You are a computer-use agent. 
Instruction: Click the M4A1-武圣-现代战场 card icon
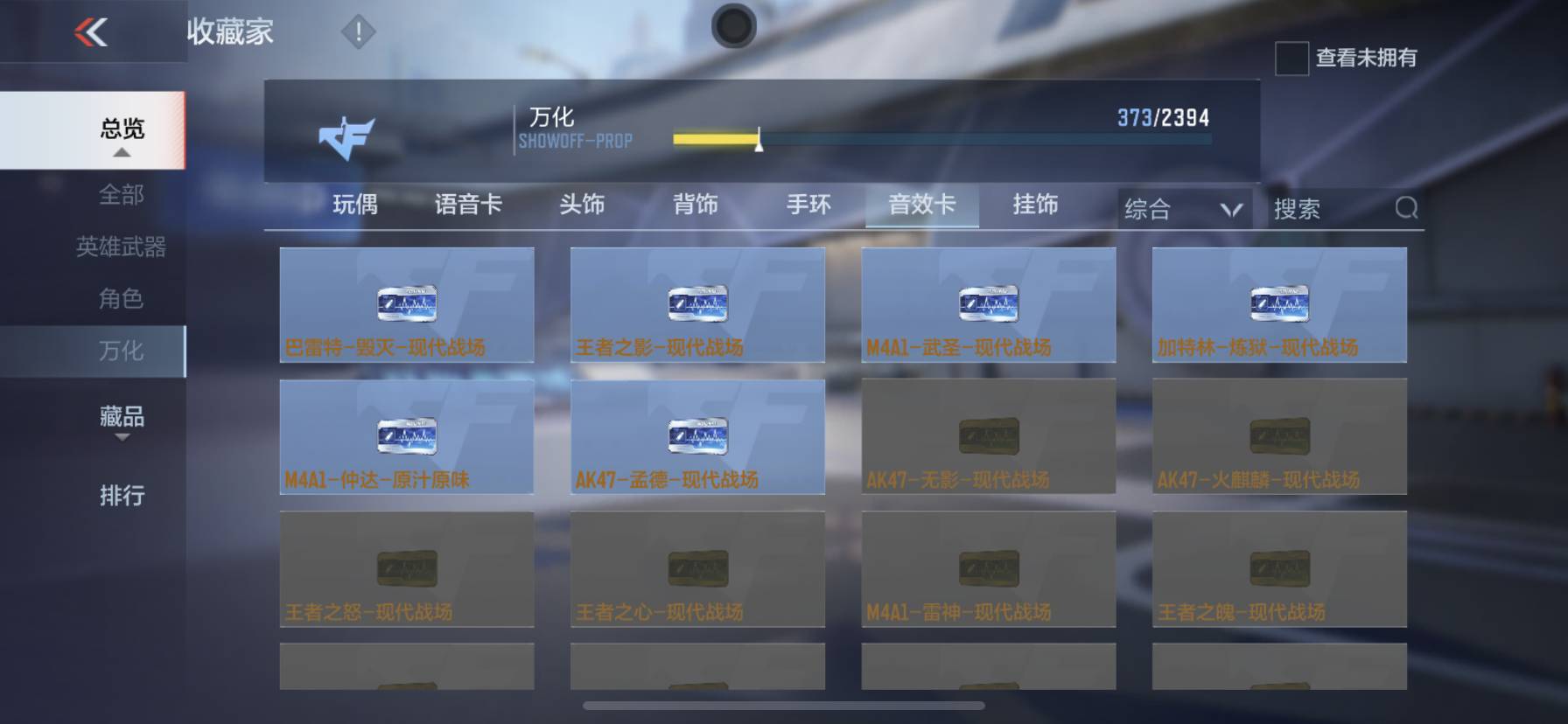tap(988, 302)
